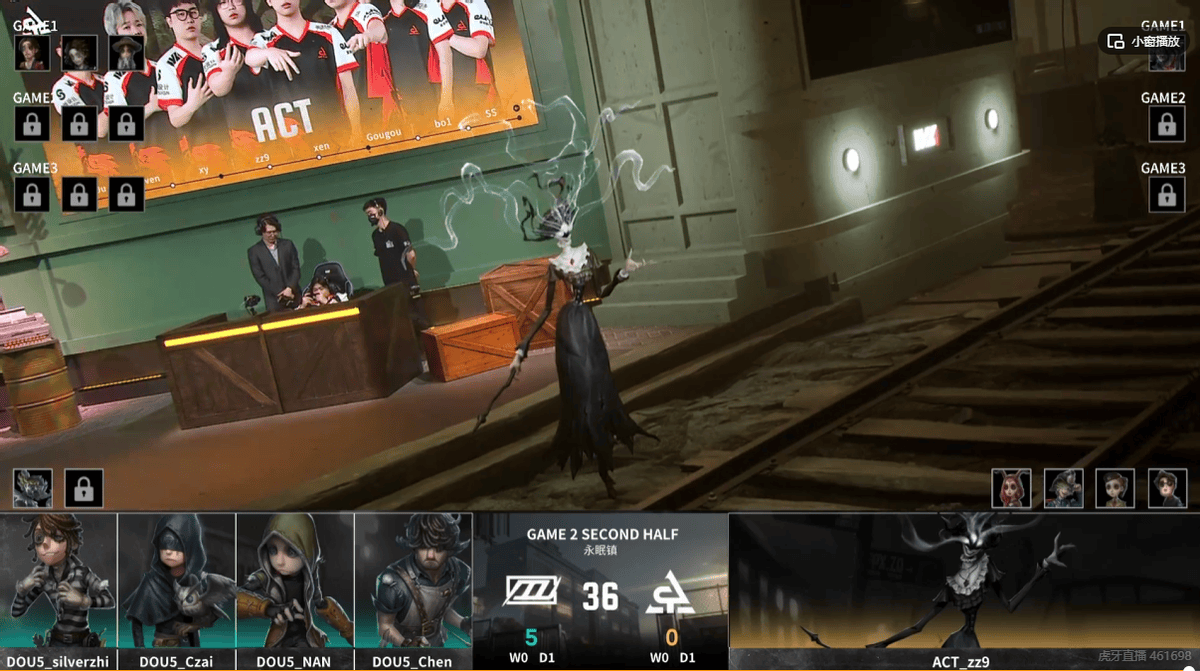This screenshot has height=671, width=1200.
Task: Click the wide-brimmed hat survivor ban icon
Action: (127, 53)
